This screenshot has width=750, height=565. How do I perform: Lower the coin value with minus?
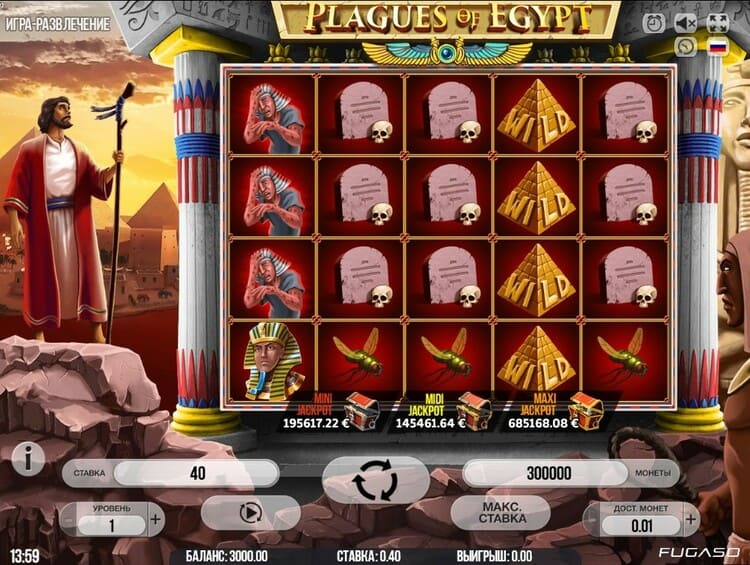click(x=594, y=519)
